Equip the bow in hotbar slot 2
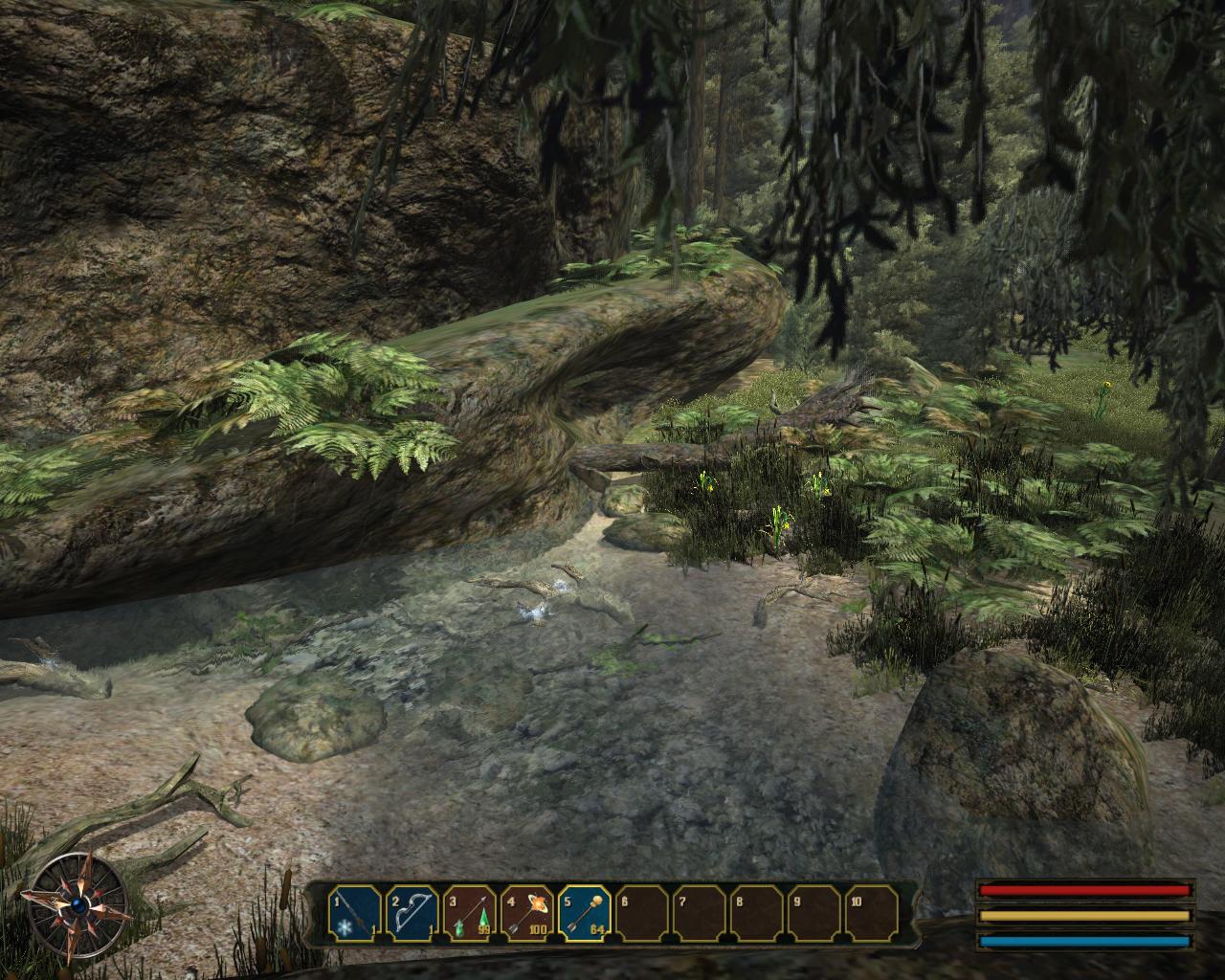This screenshot has height=980, width=1225. (x=412, y=913)
